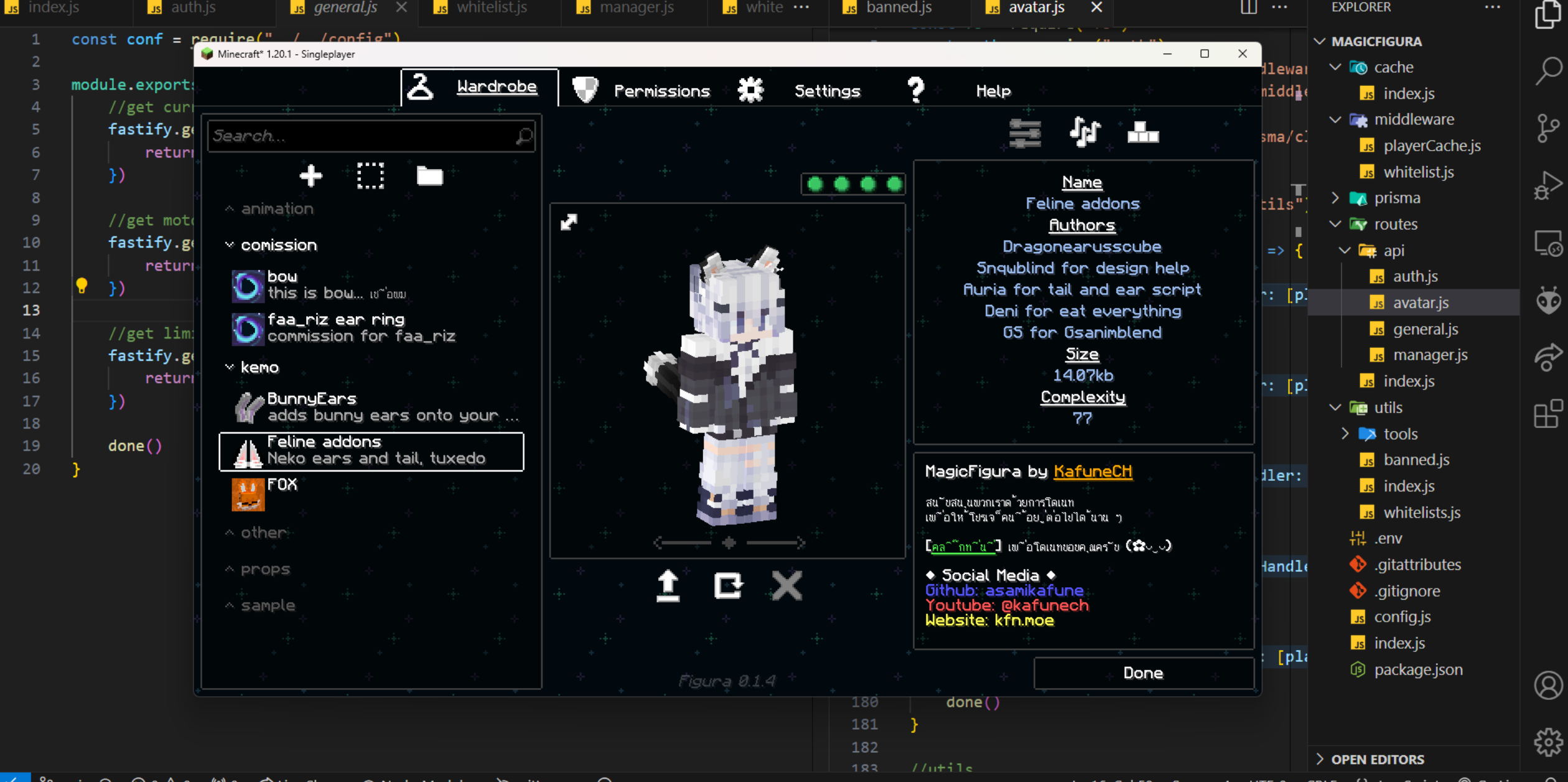Image resolution: width=1568 pixels, height=782 pixels.
Task: Upload the current avatar
Action: [668, 585]
